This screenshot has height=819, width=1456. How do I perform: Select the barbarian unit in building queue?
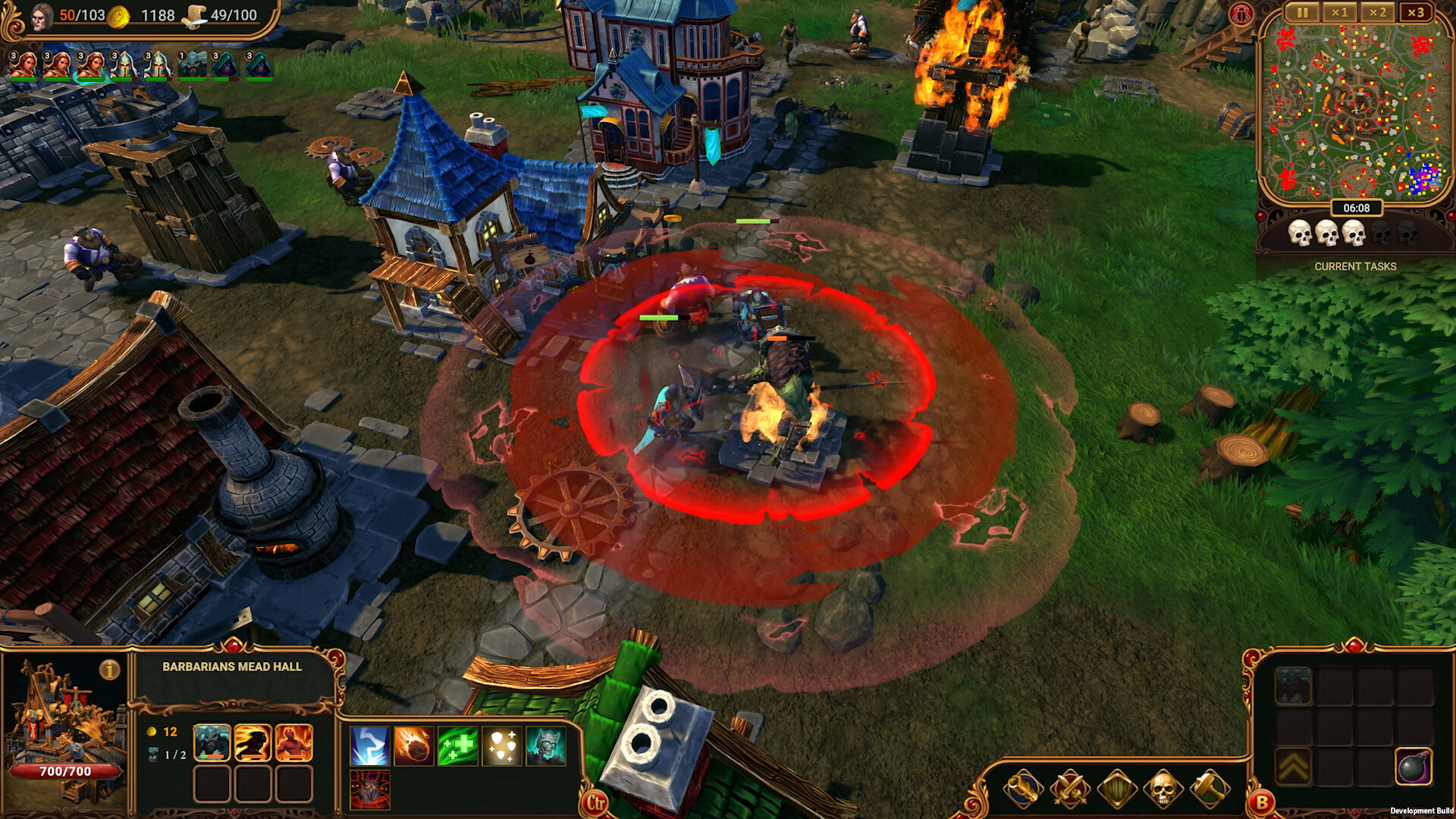pyautogui.click(x=212, y=742)
